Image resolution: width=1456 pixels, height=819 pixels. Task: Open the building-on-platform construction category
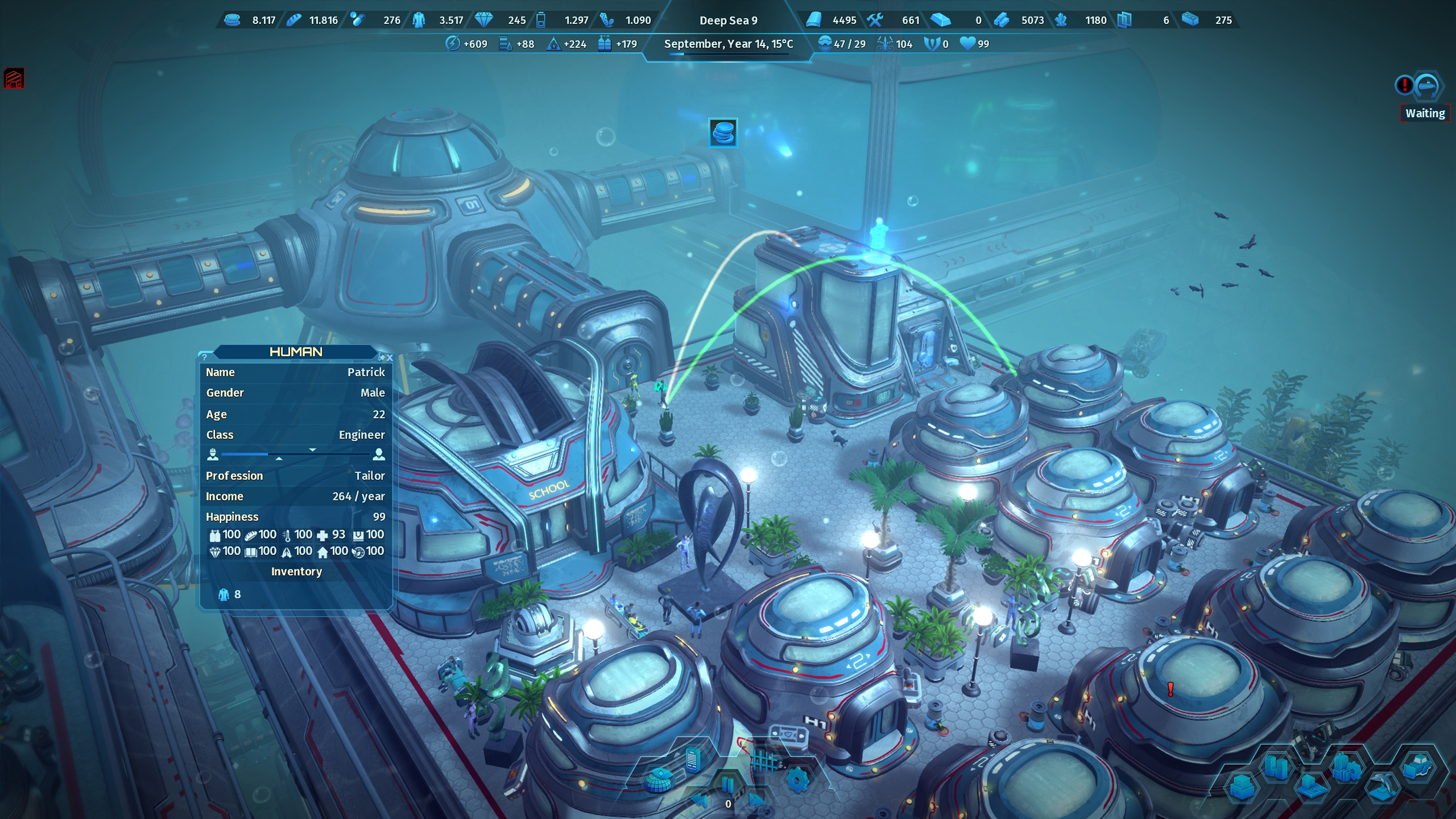[x=1311, y=788]
